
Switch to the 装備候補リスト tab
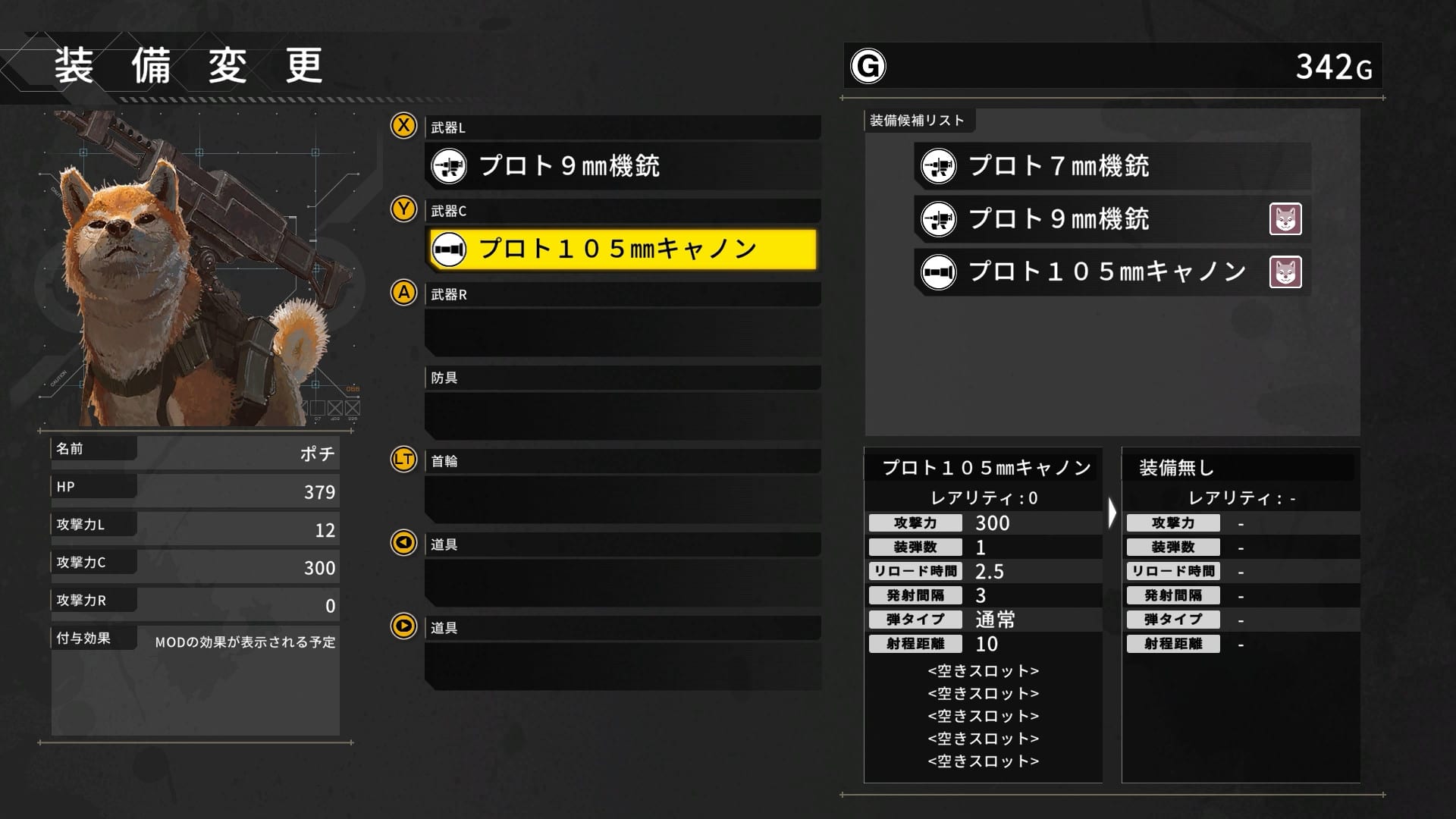pos(918,120)
